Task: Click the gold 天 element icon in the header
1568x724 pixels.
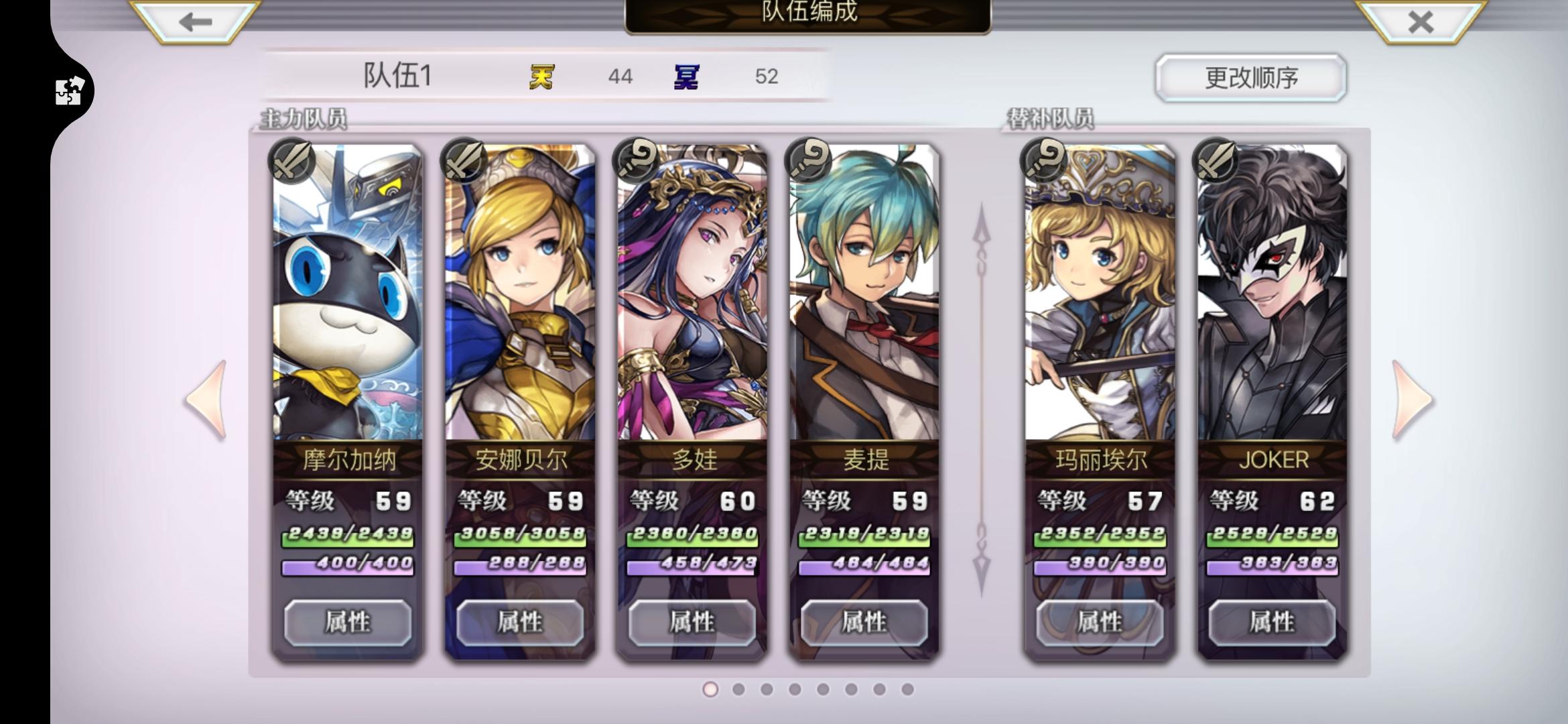Action: pyautogui.click(x=541, y=76)
